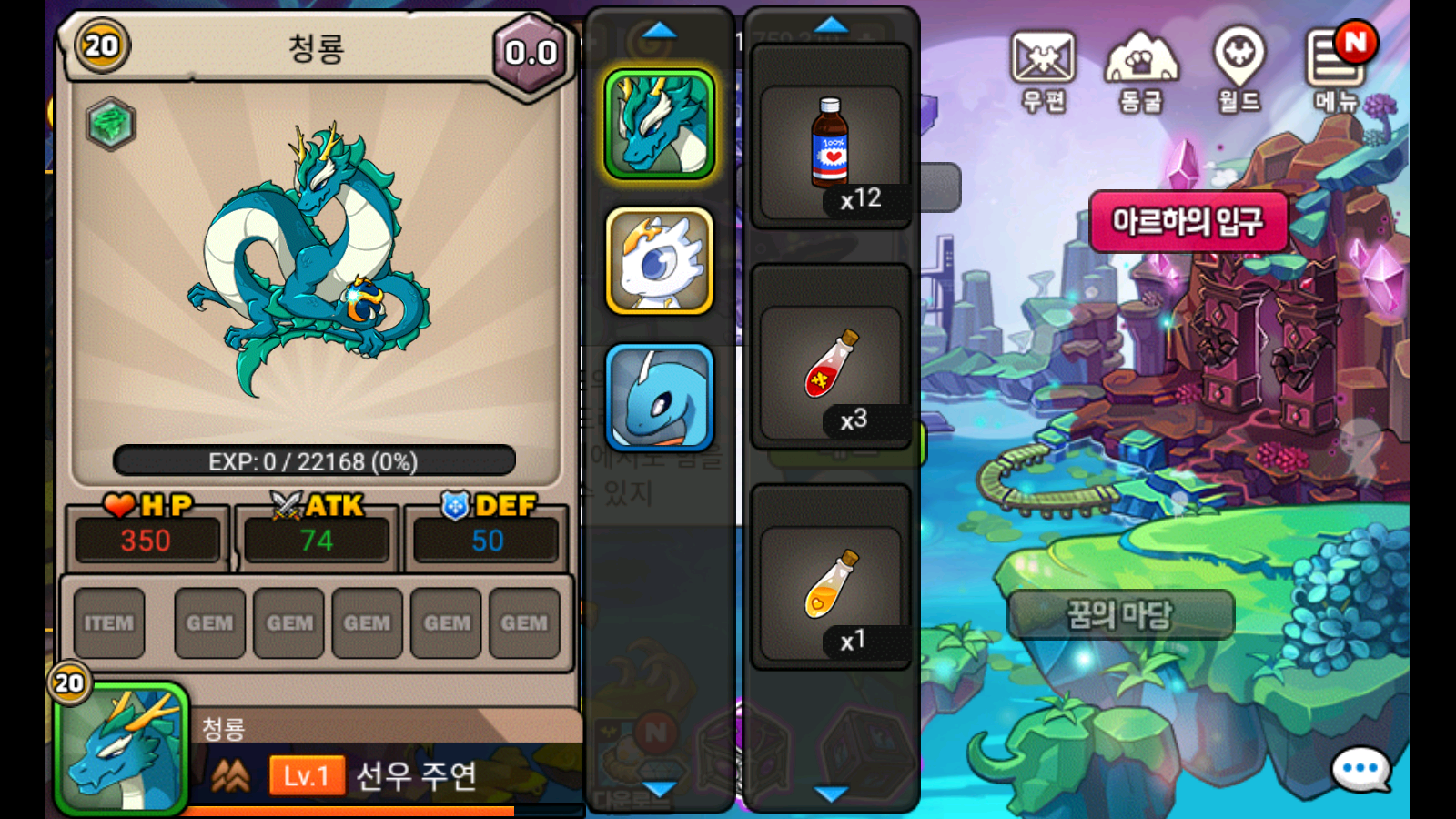The image size is (1456, 819).
Task: Tap the empty ITEM equipment slot
Action: click(109, 623)
